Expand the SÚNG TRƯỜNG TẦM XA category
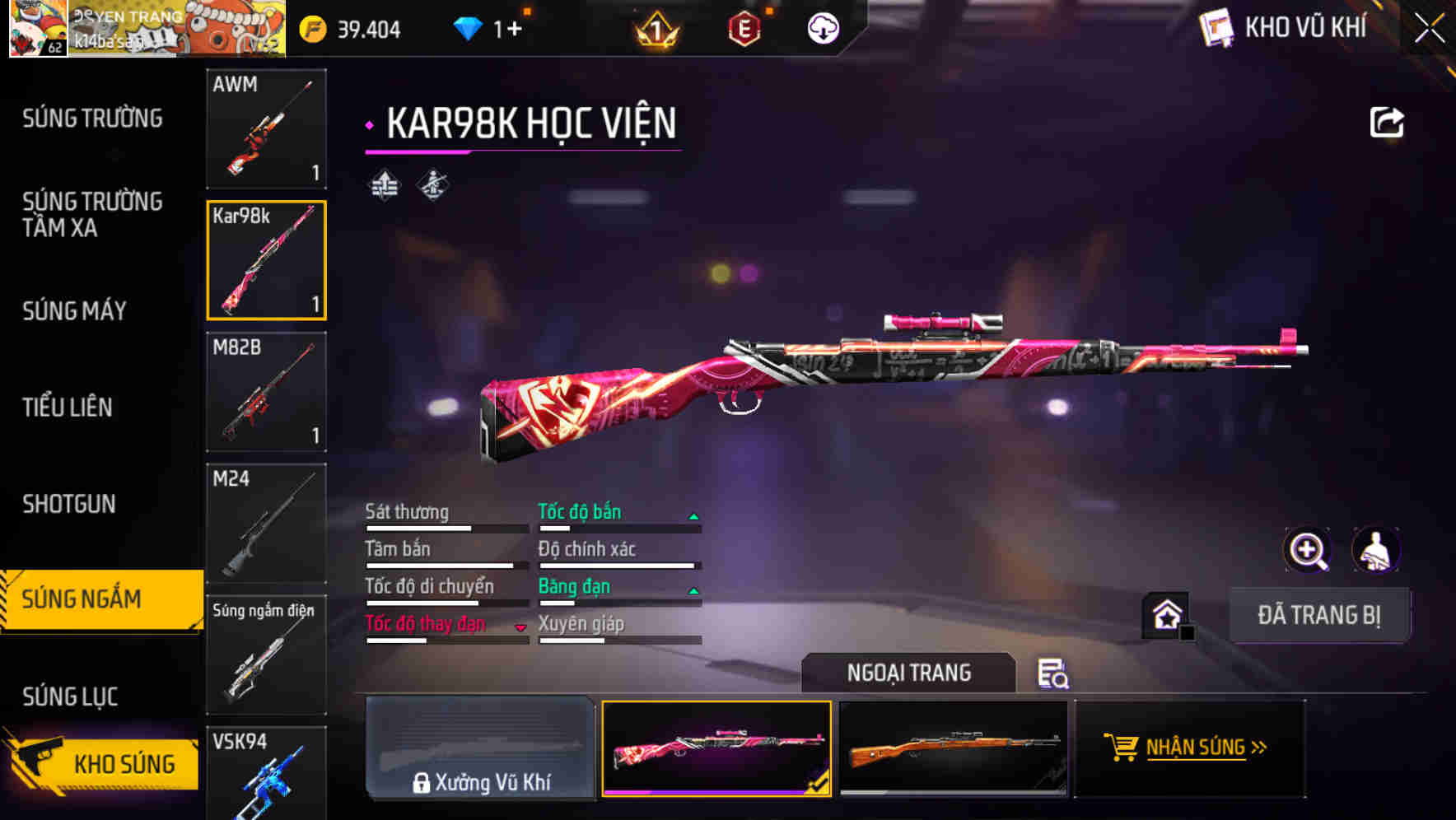This screenshot has width=1456, height=820. point(93,216)
